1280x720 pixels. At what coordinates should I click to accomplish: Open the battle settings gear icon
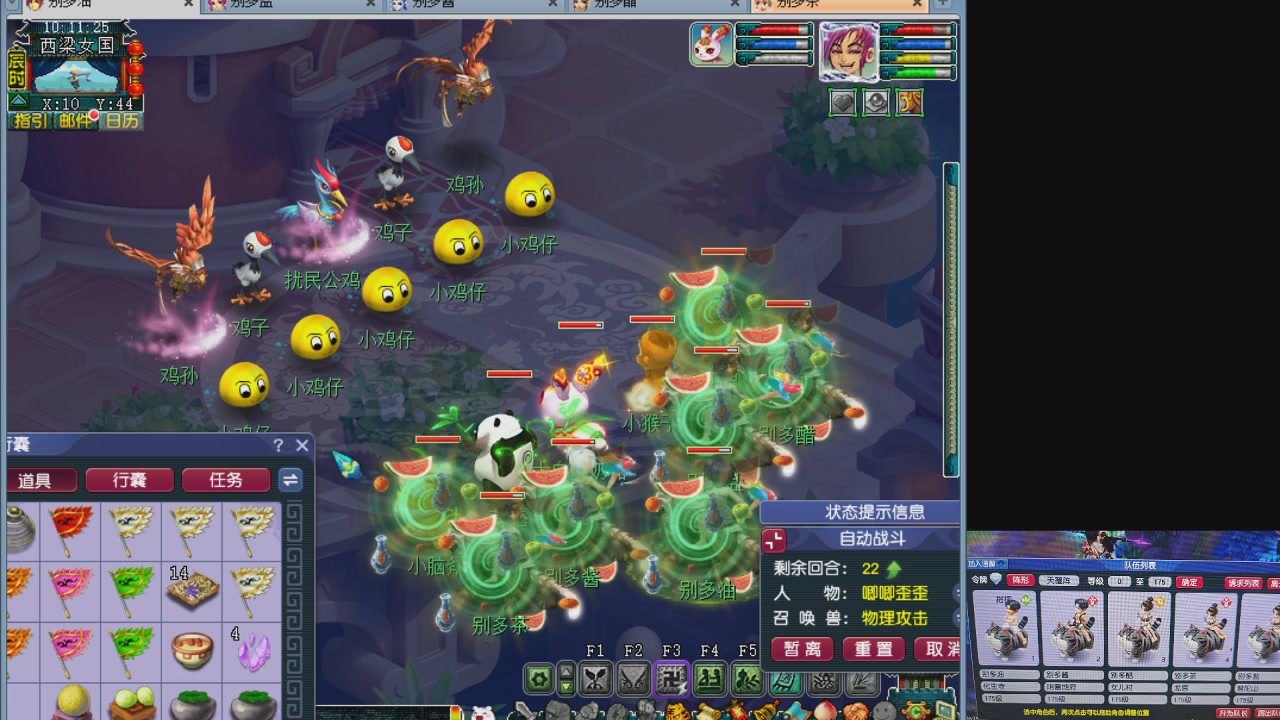537,678
